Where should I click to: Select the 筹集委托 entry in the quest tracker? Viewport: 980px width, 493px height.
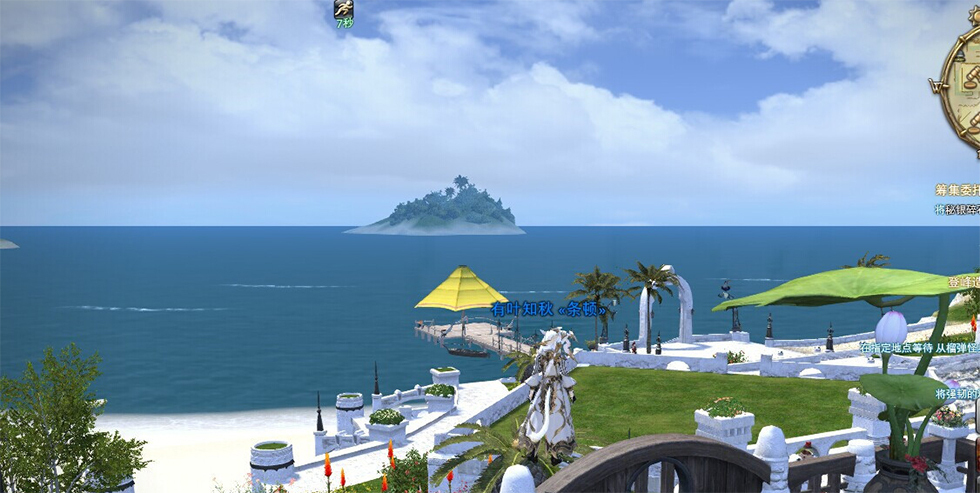pos(957,189)
